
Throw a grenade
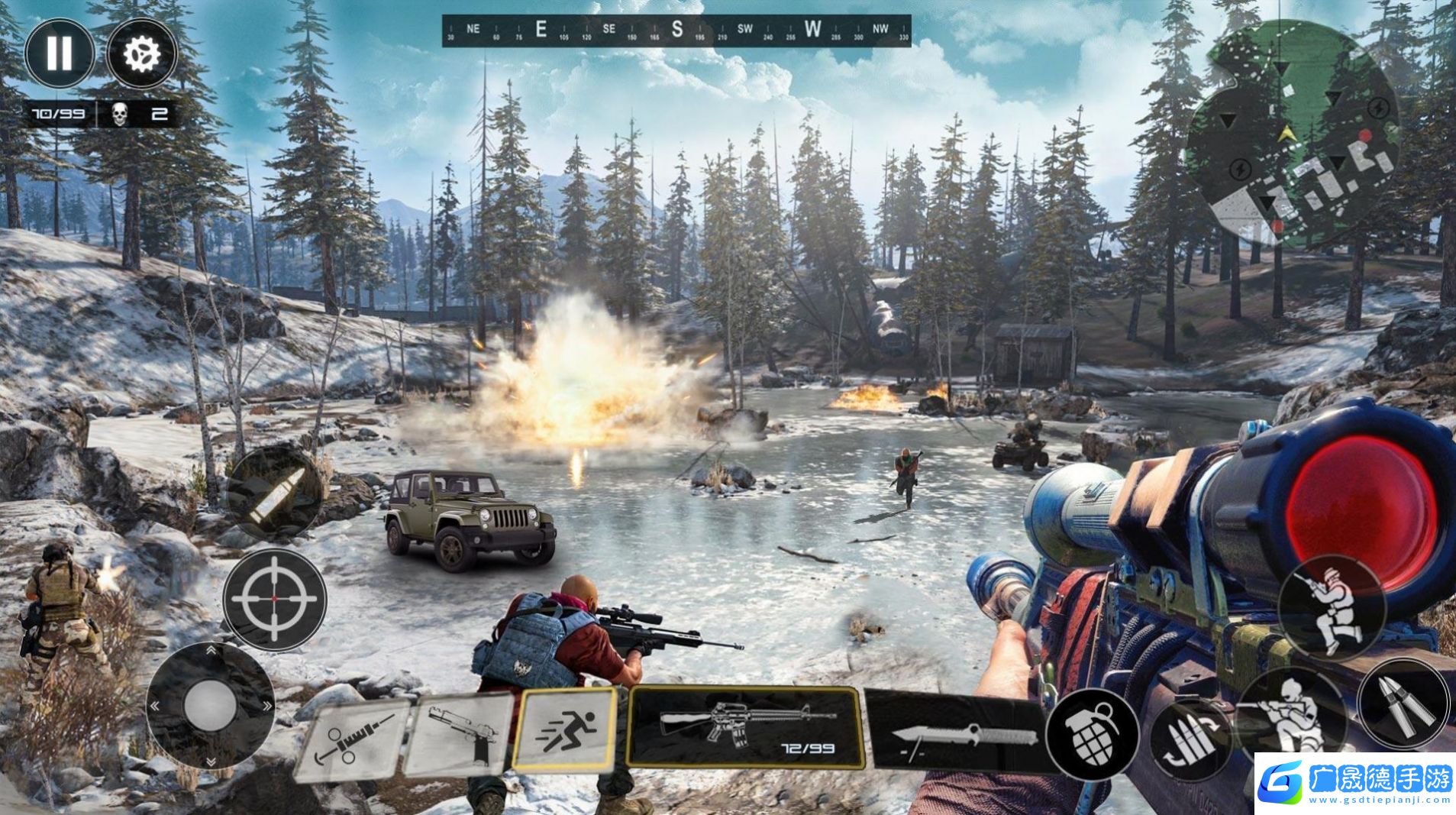click(1093, 735)
